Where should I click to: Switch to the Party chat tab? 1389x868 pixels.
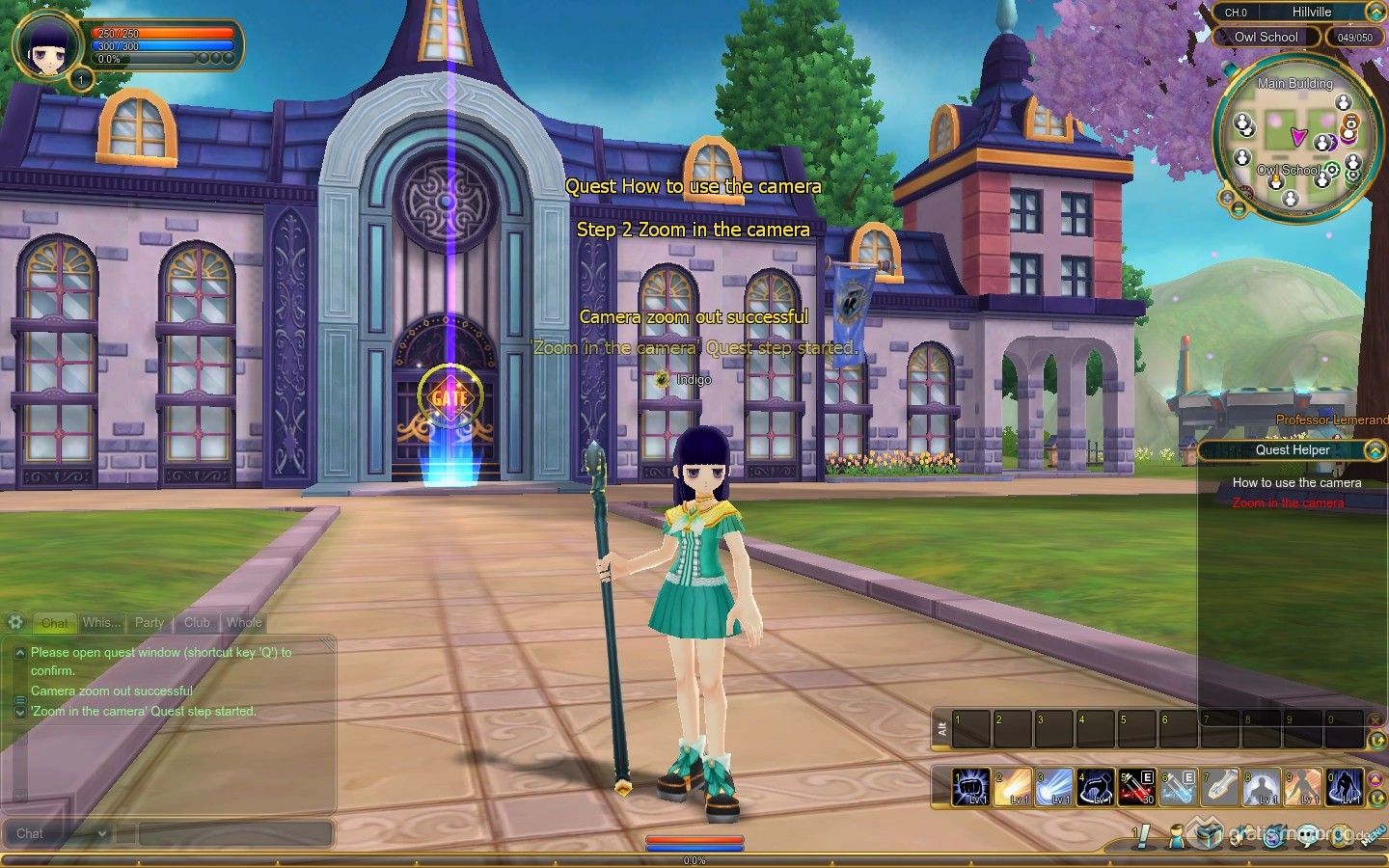(x=149, y=623)
